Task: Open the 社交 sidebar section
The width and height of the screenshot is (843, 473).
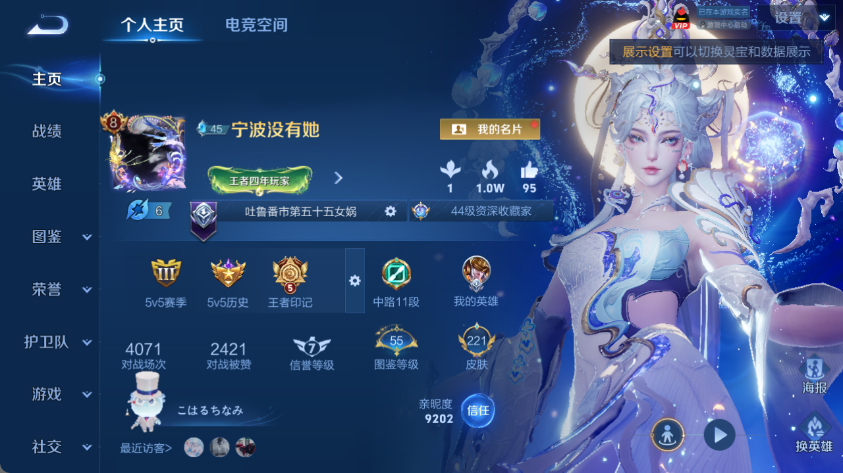Action: [59, 446]
